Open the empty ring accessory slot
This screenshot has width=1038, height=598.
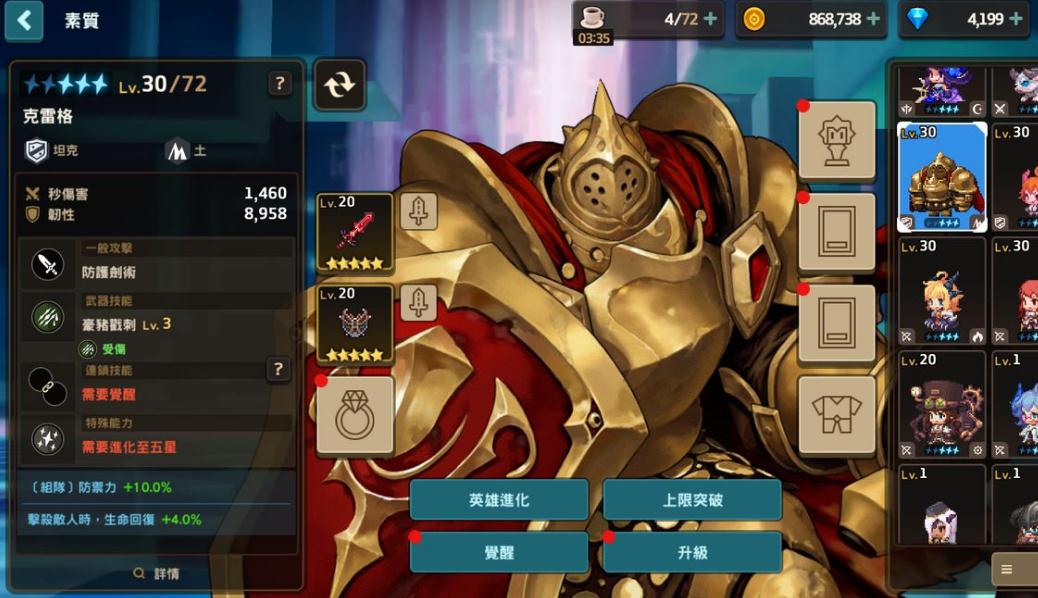(x=354, y=416)
